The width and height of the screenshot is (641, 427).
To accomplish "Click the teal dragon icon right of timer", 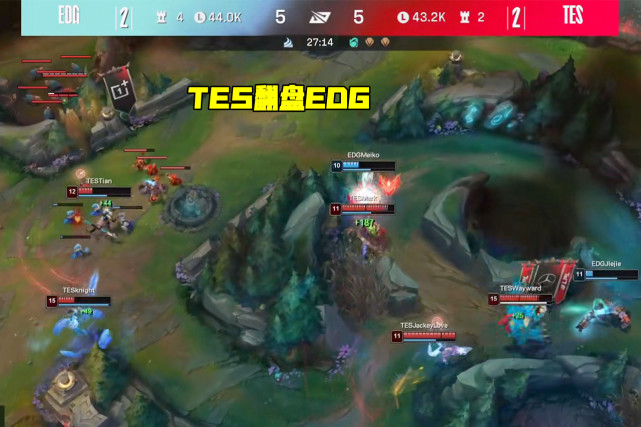I will (x=353, y=43).
